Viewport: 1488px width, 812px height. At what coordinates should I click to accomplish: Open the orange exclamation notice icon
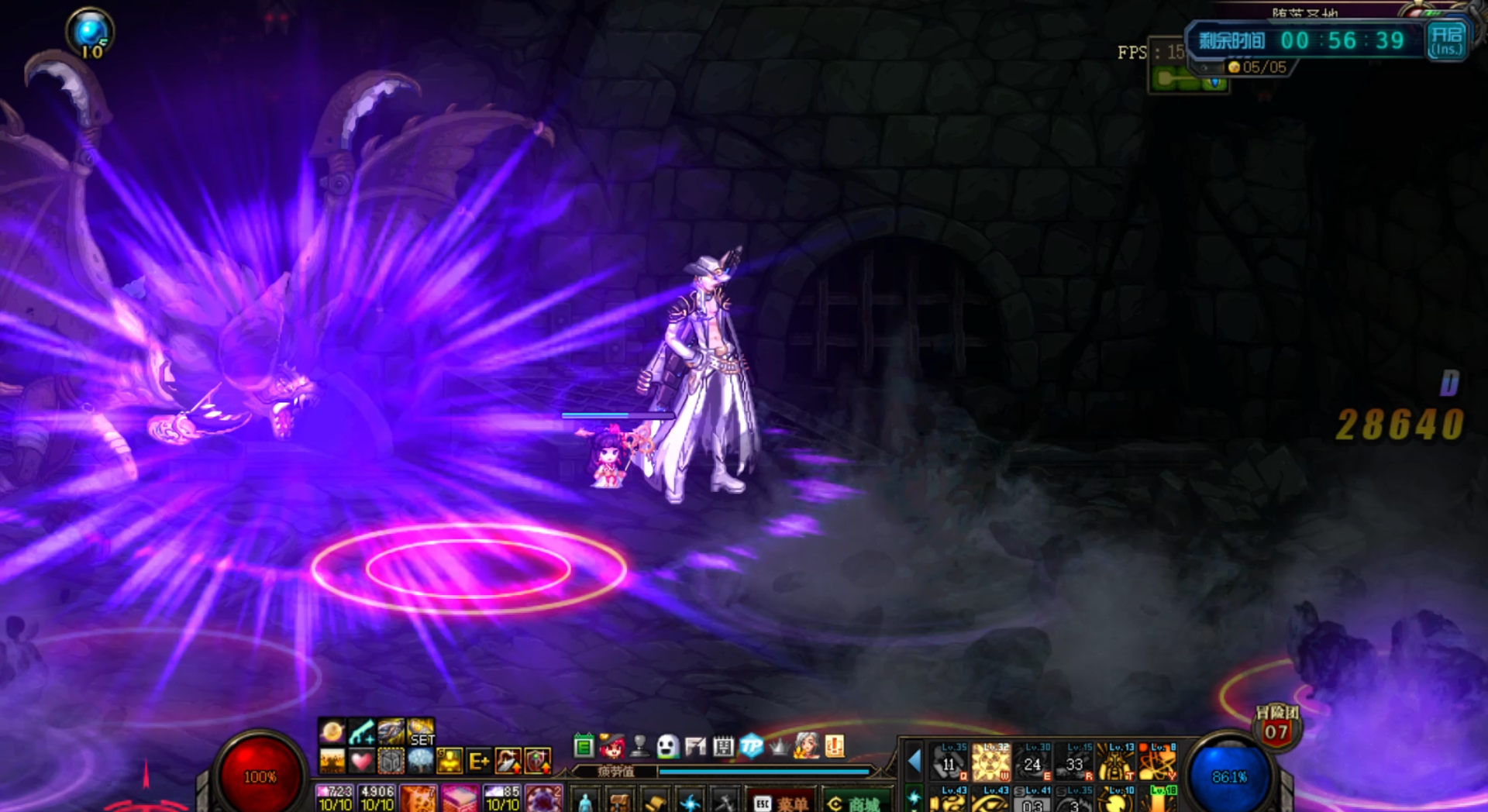835,746
